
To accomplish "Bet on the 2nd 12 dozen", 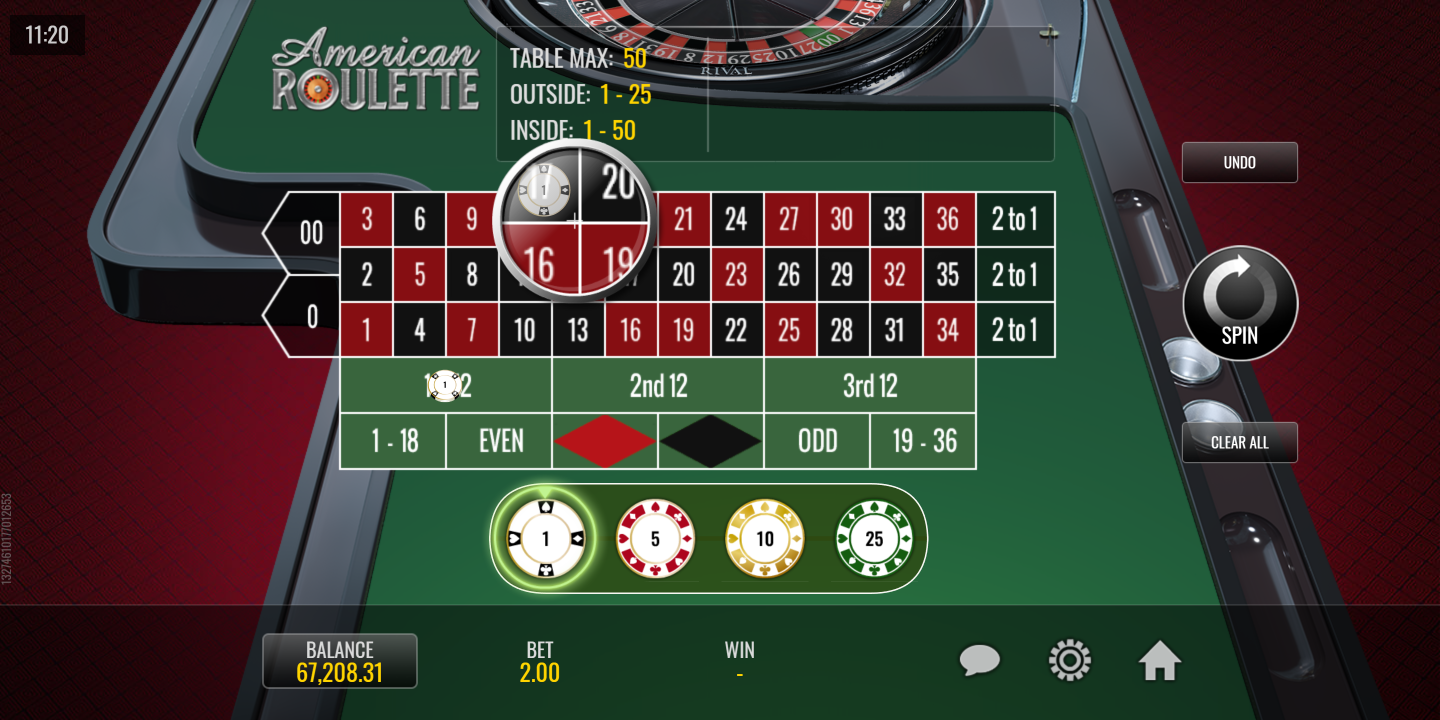I will pyautogui.click(x=658, y=386).
